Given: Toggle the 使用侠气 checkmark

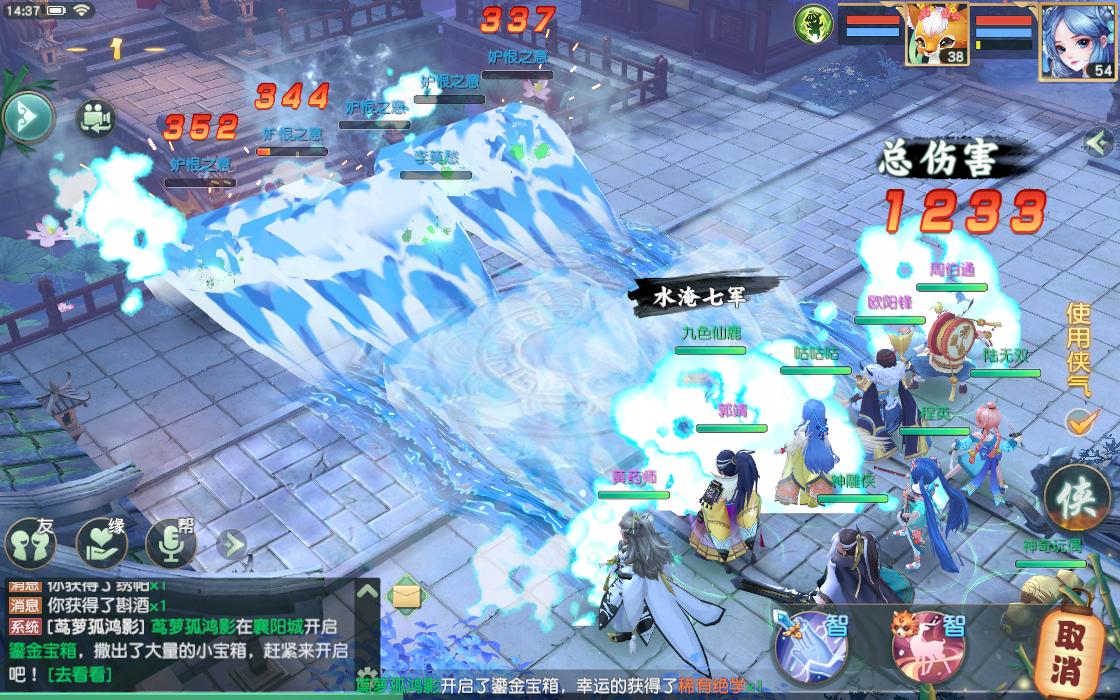Looking at the screenshot, I should point(1079,422).
